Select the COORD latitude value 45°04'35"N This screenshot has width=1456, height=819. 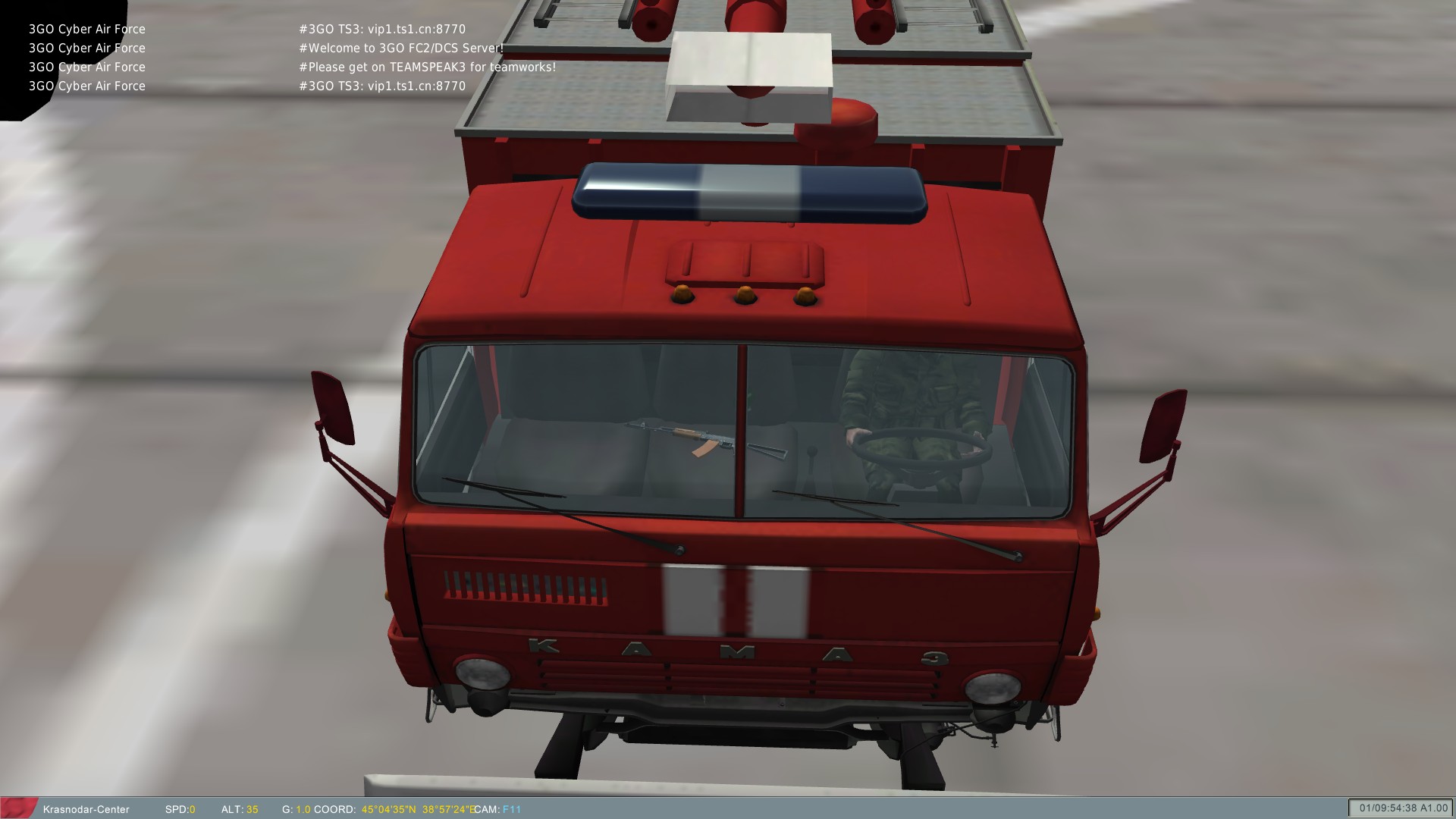pos(389,809)
